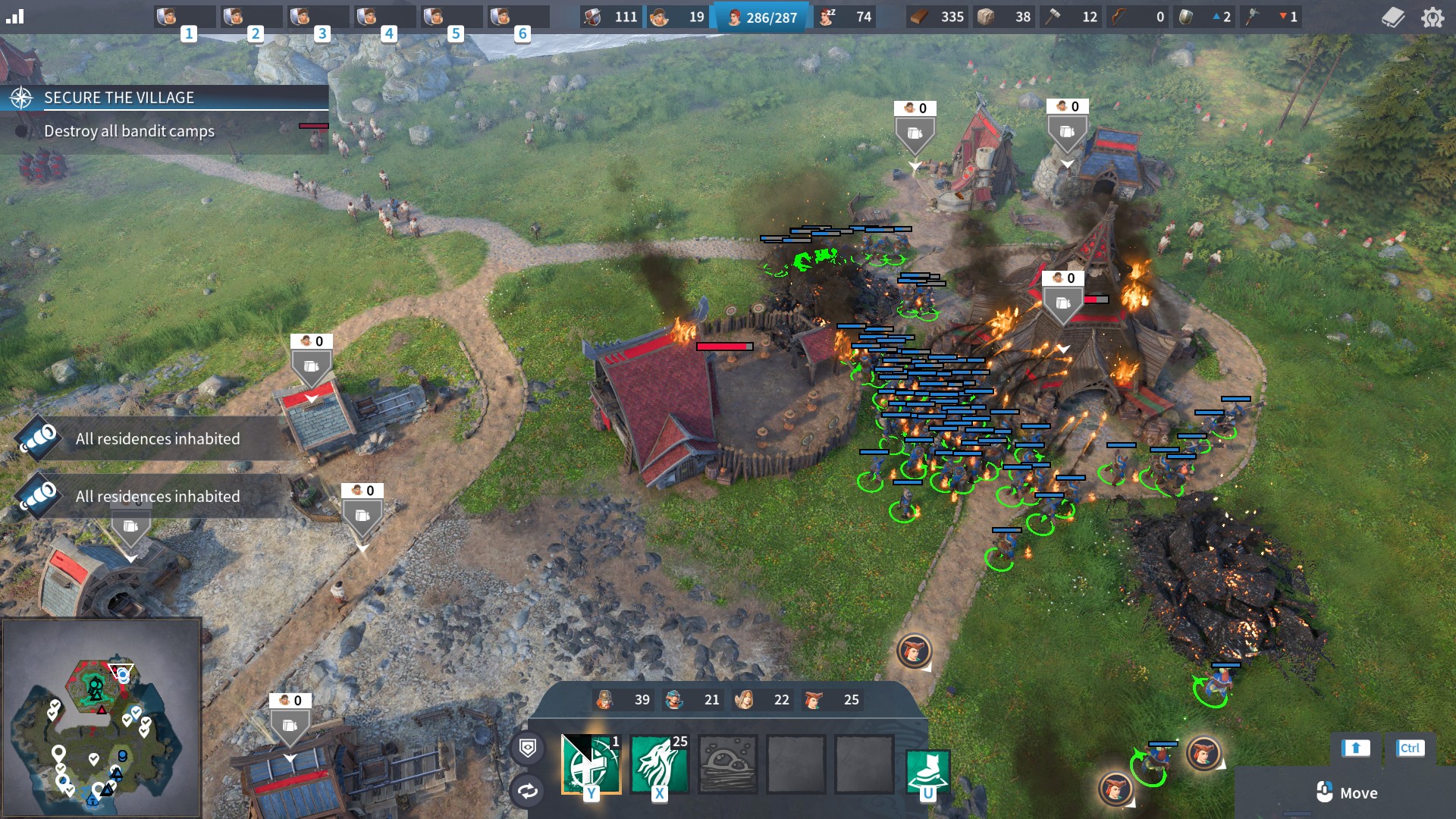Select the idle settlers counter showing 74
The image size is (1456, 819).
pyautogui.click(x=846, y=17)
